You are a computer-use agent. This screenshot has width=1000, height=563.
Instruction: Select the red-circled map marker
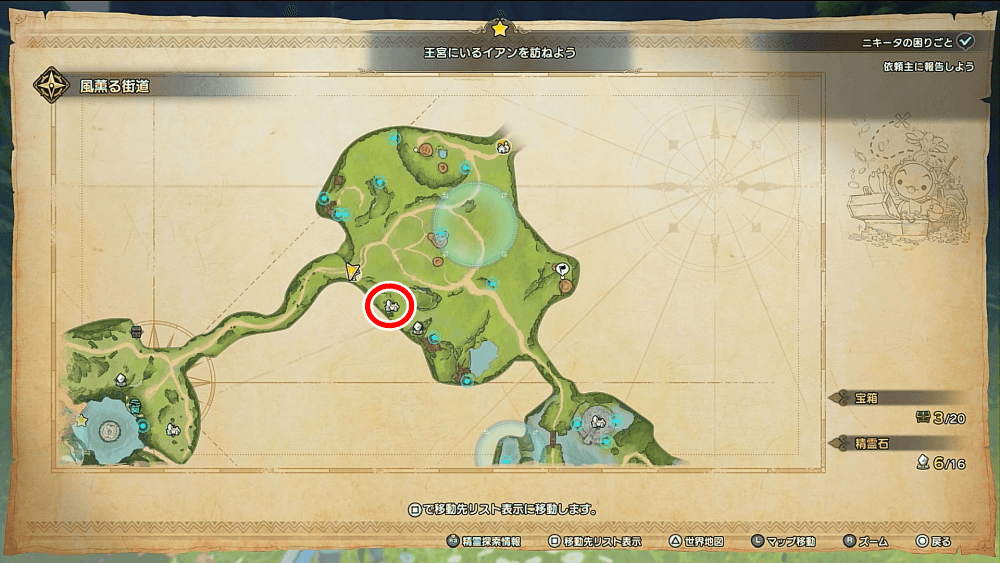[390, 304]
